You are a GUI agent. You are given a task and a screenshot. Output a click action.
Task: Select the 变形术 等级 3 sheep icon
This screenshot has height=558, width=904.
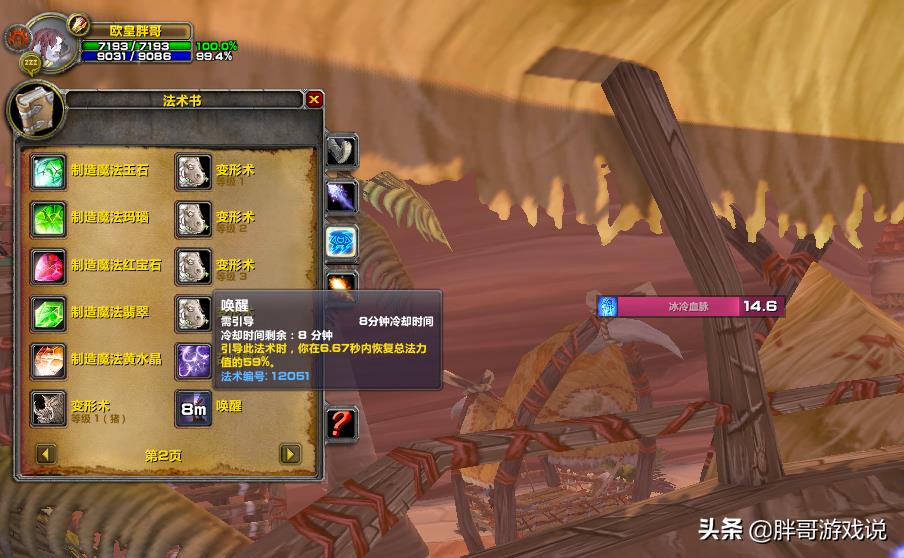[193, 265]
